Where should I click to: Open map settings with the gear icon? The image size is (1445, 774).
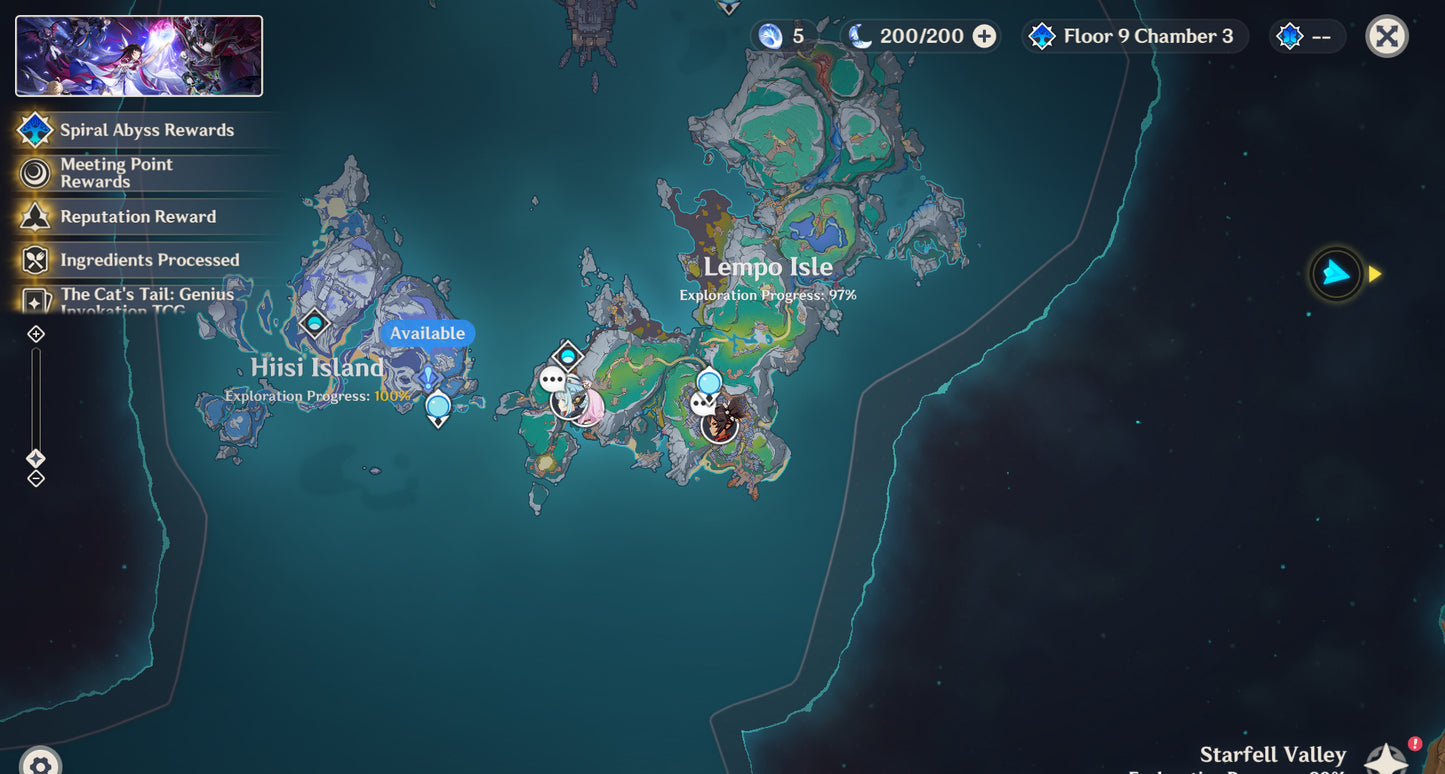tap(40, 764)
